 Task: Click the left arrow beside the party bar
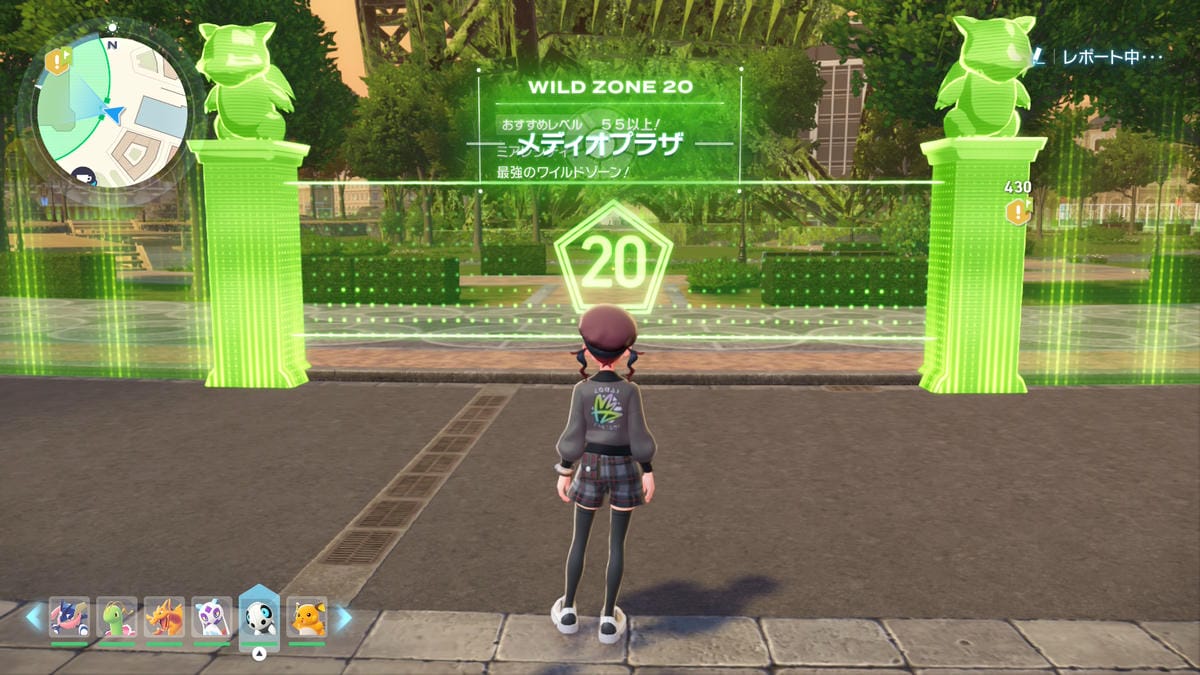click(34, 618)
